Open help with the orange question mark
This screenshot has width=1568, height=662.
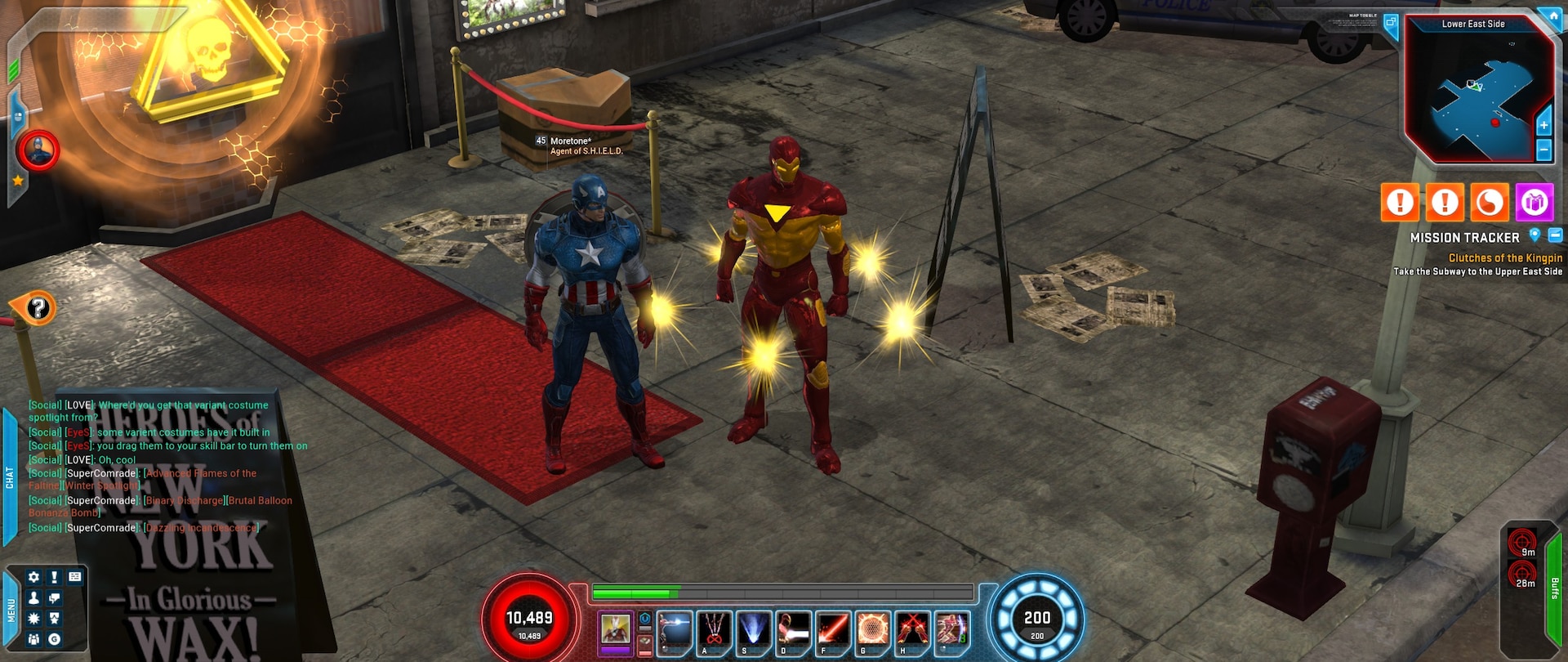pyautogui.click(x=38, y=308)
